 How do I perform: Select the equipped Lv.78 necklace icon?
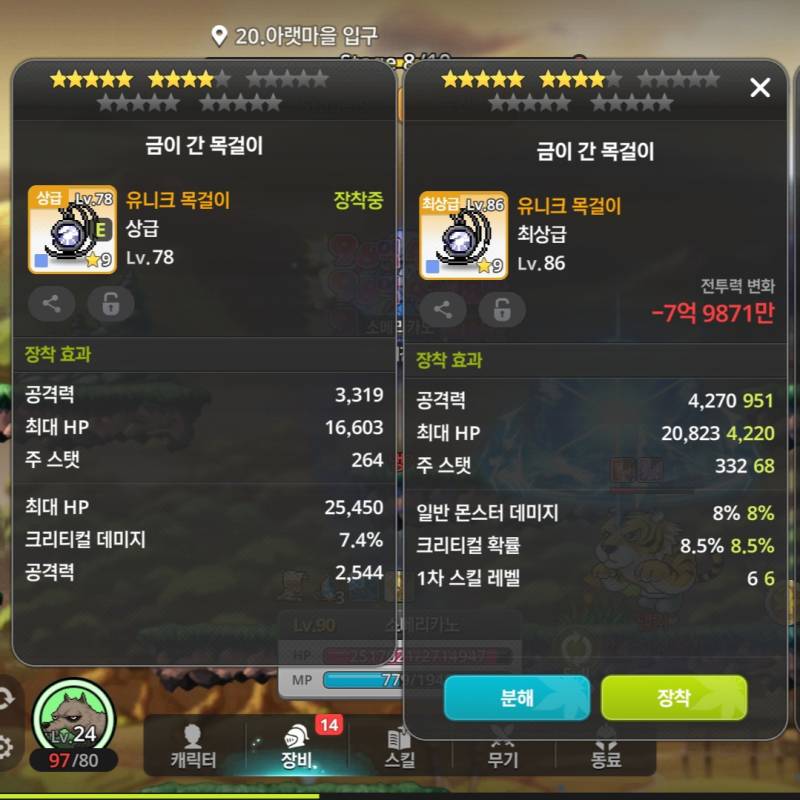pos(71,230)
